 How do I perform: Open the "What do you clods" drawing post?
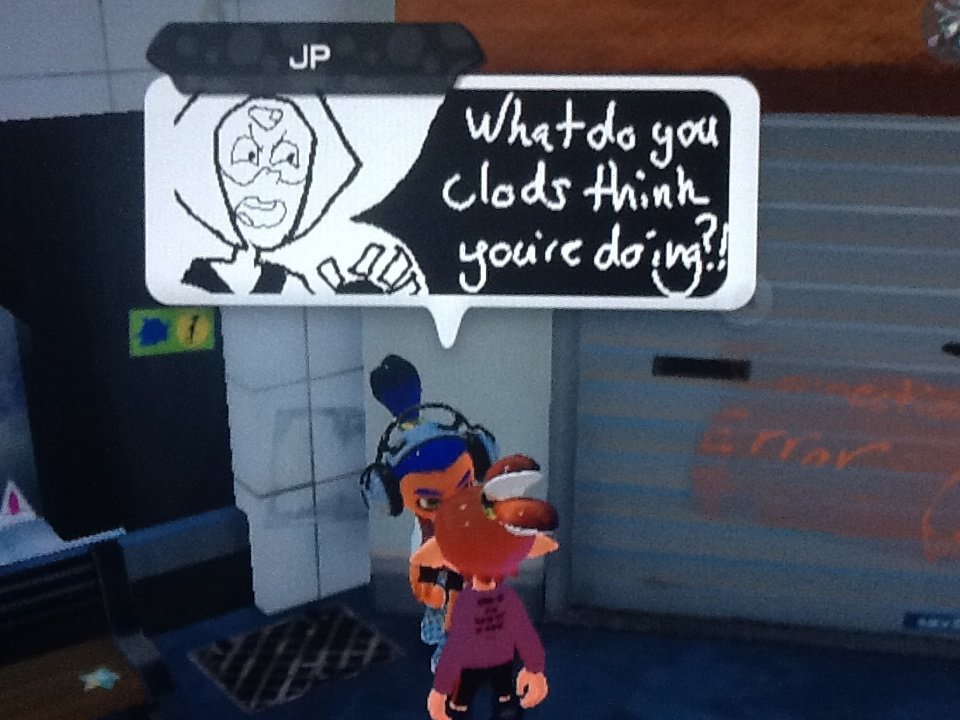450,192
